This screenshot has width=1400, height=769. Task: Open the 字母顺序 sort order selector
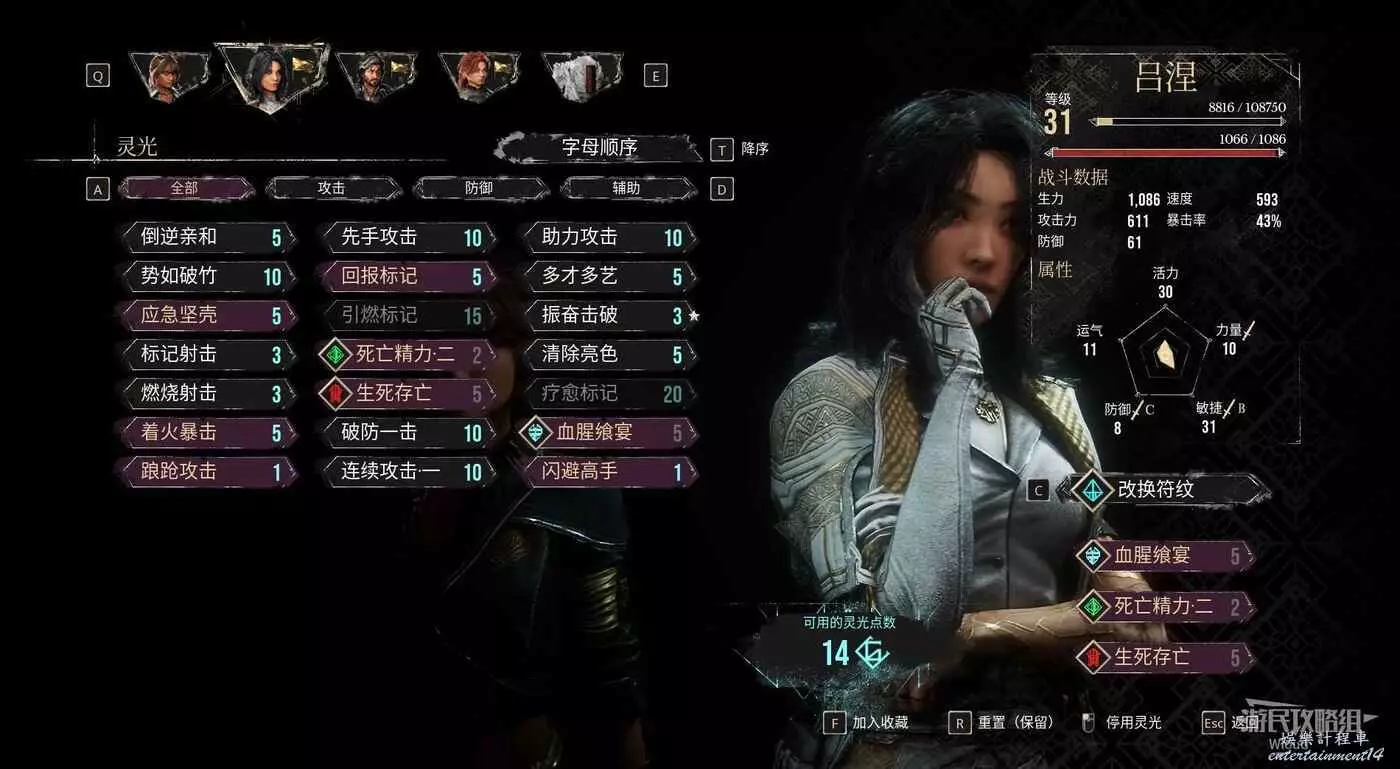599,149
